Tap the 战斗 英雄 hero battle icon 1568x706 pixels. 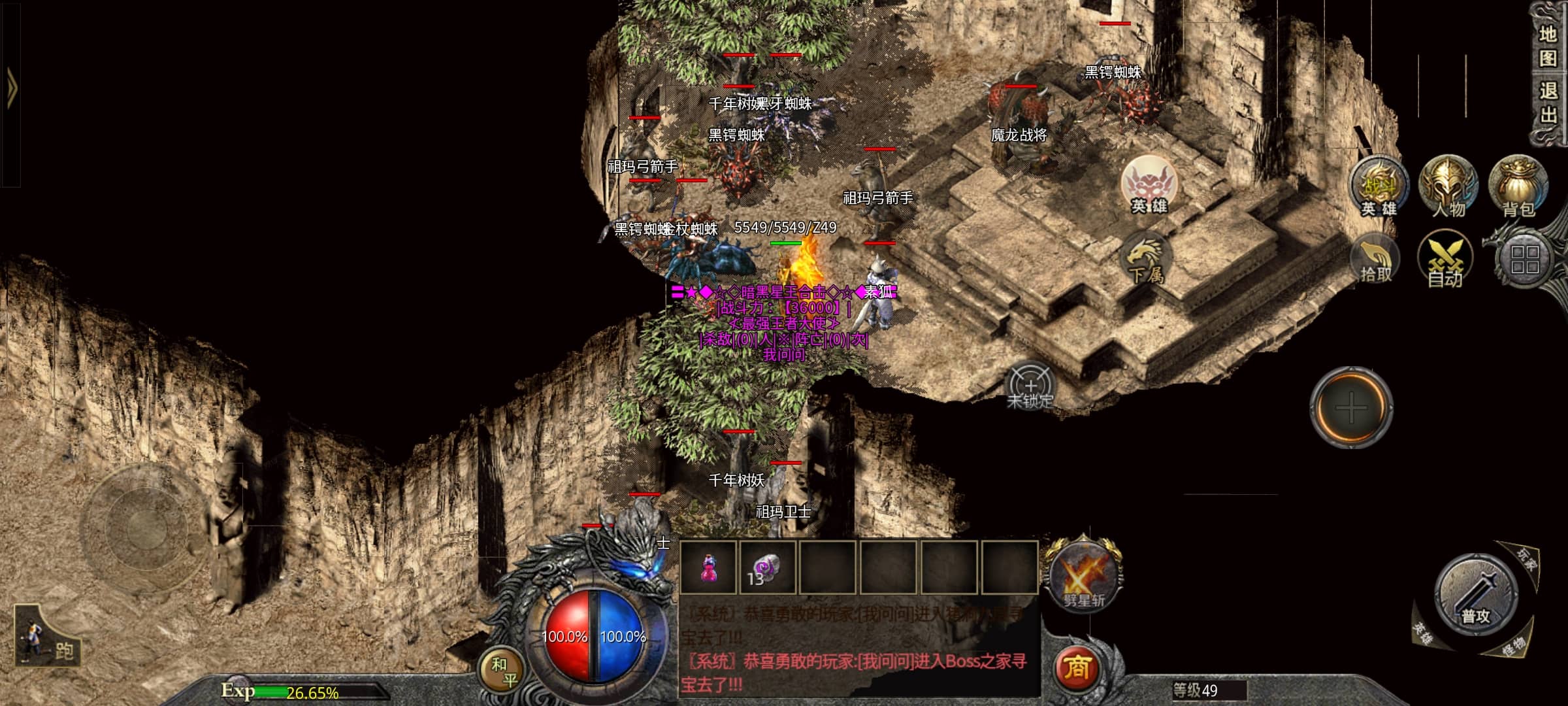pos(1379,186)
